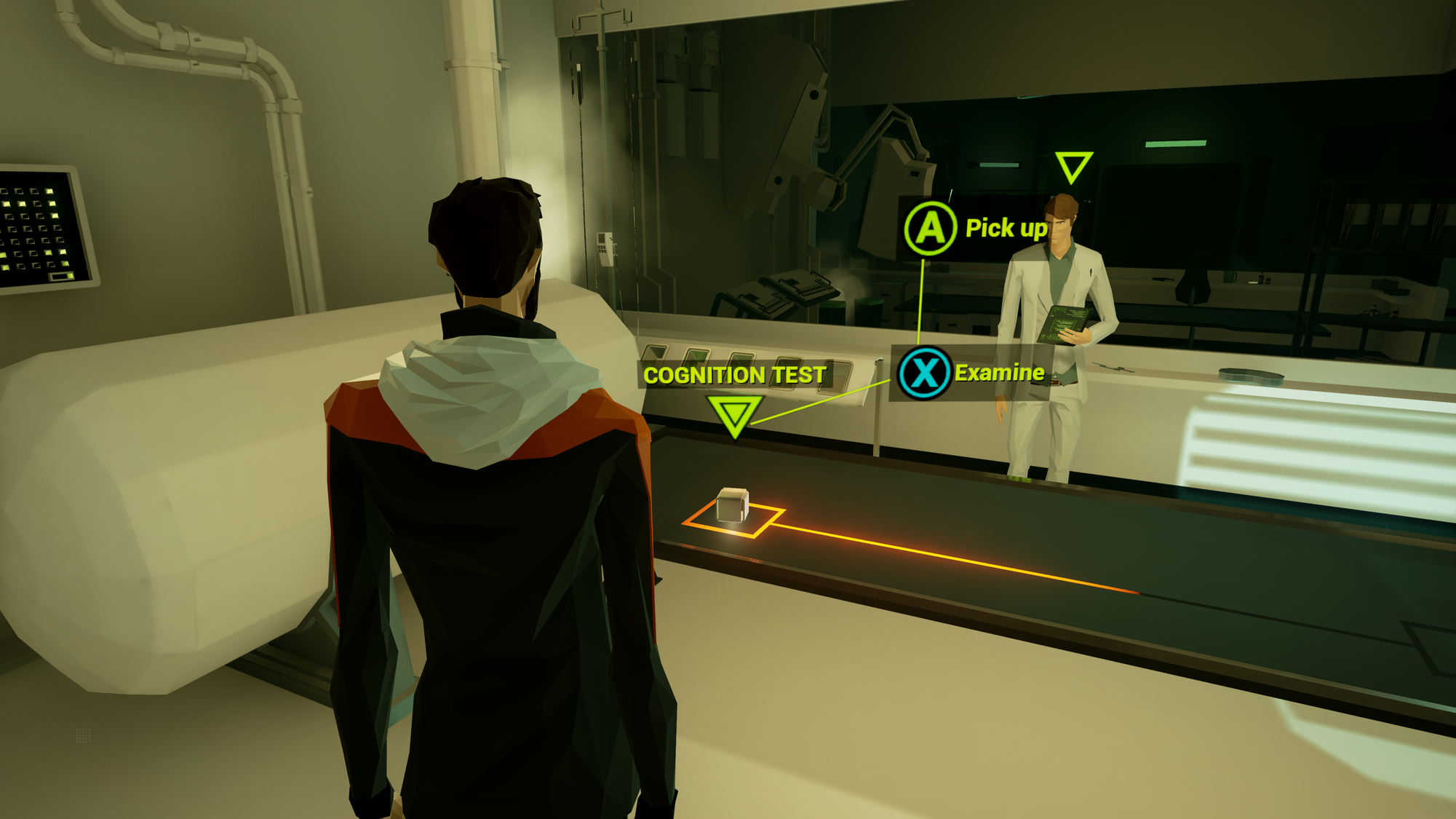The height and width of the screenshot is (819, 1456).
Task: Select the Cognition Test interaction marker
Action: pyautogui.click(x=734, y=414)
